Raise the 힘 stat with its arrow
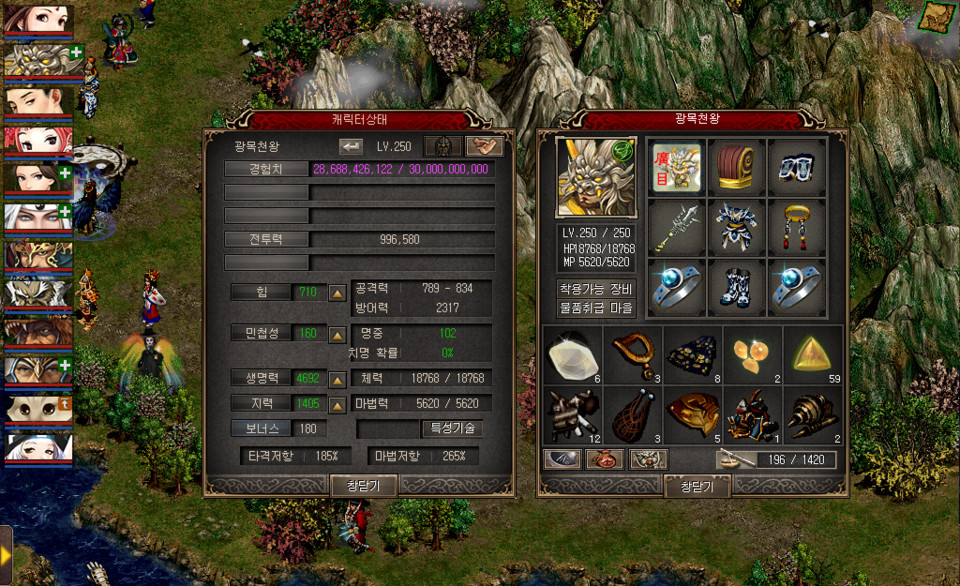Screen dimensions: 960x586 coord(337,292)
